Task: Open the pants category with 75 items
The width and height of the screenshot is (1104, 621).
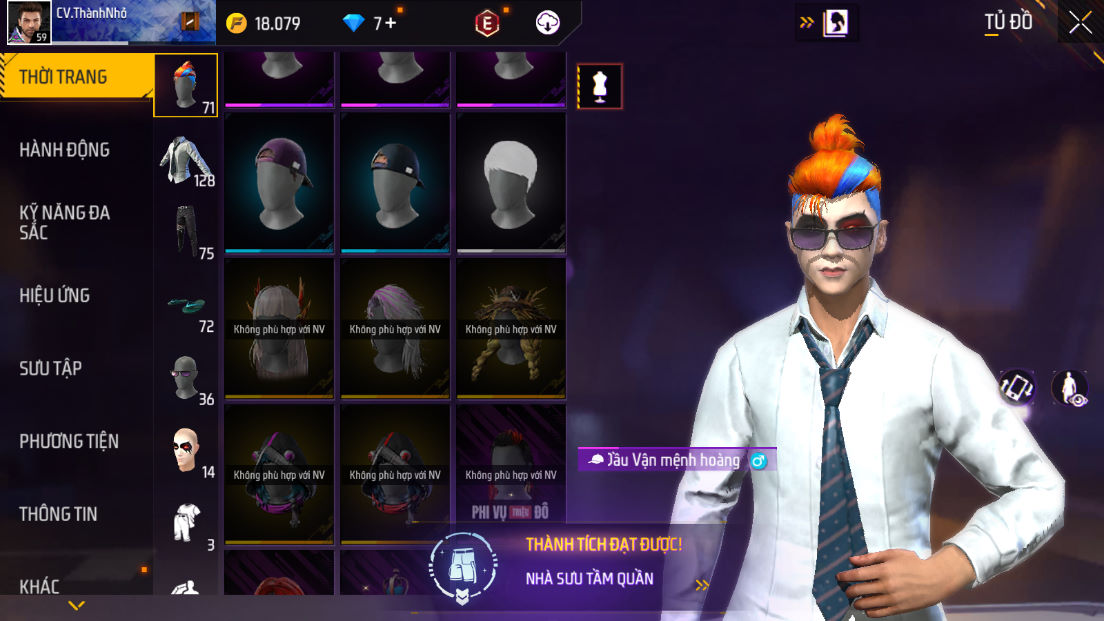Action: [x=186, y=232]
